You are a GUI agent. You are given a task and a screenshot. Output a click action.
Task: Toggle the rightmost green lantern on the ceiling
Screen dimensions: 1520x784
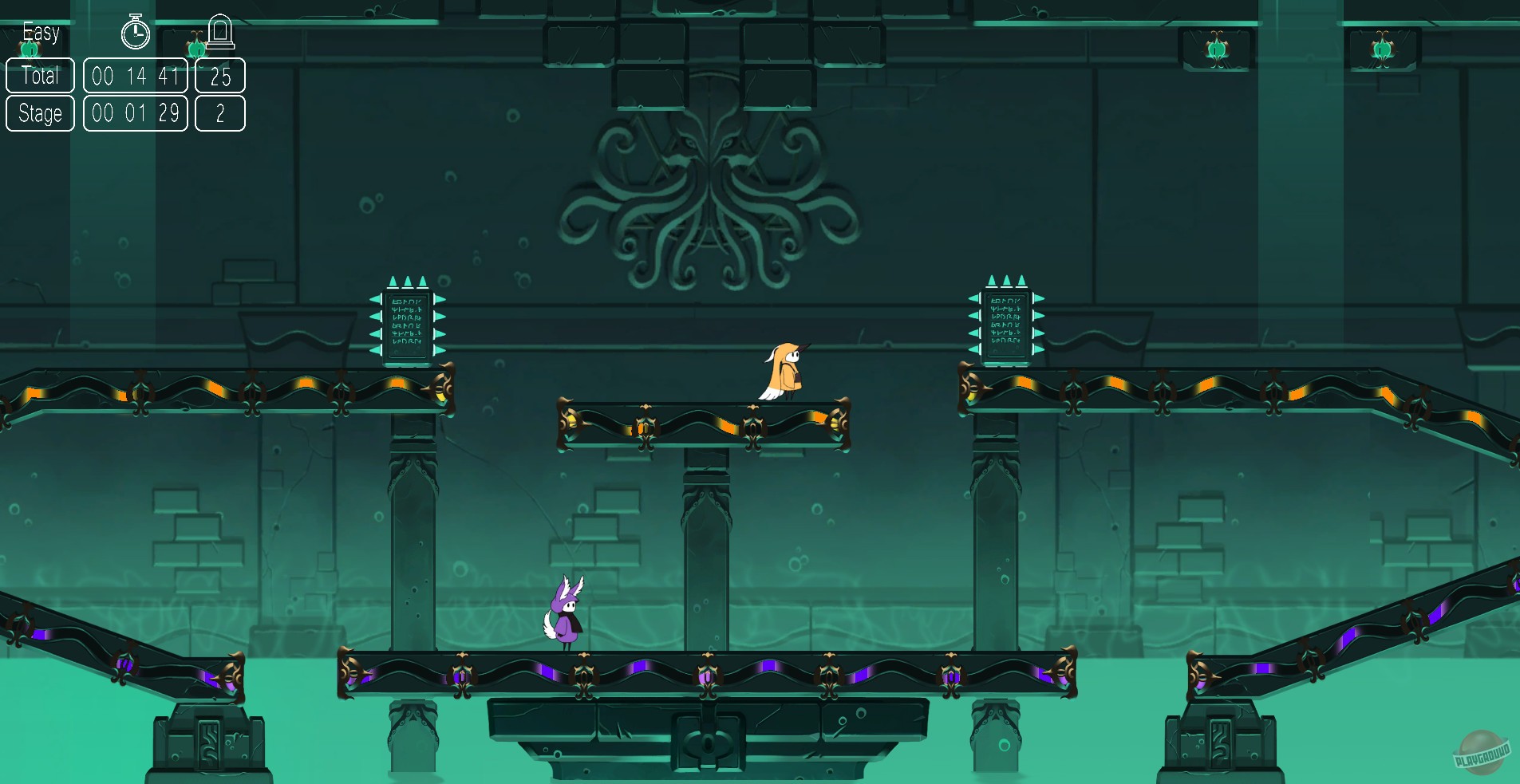[1381, 49]
